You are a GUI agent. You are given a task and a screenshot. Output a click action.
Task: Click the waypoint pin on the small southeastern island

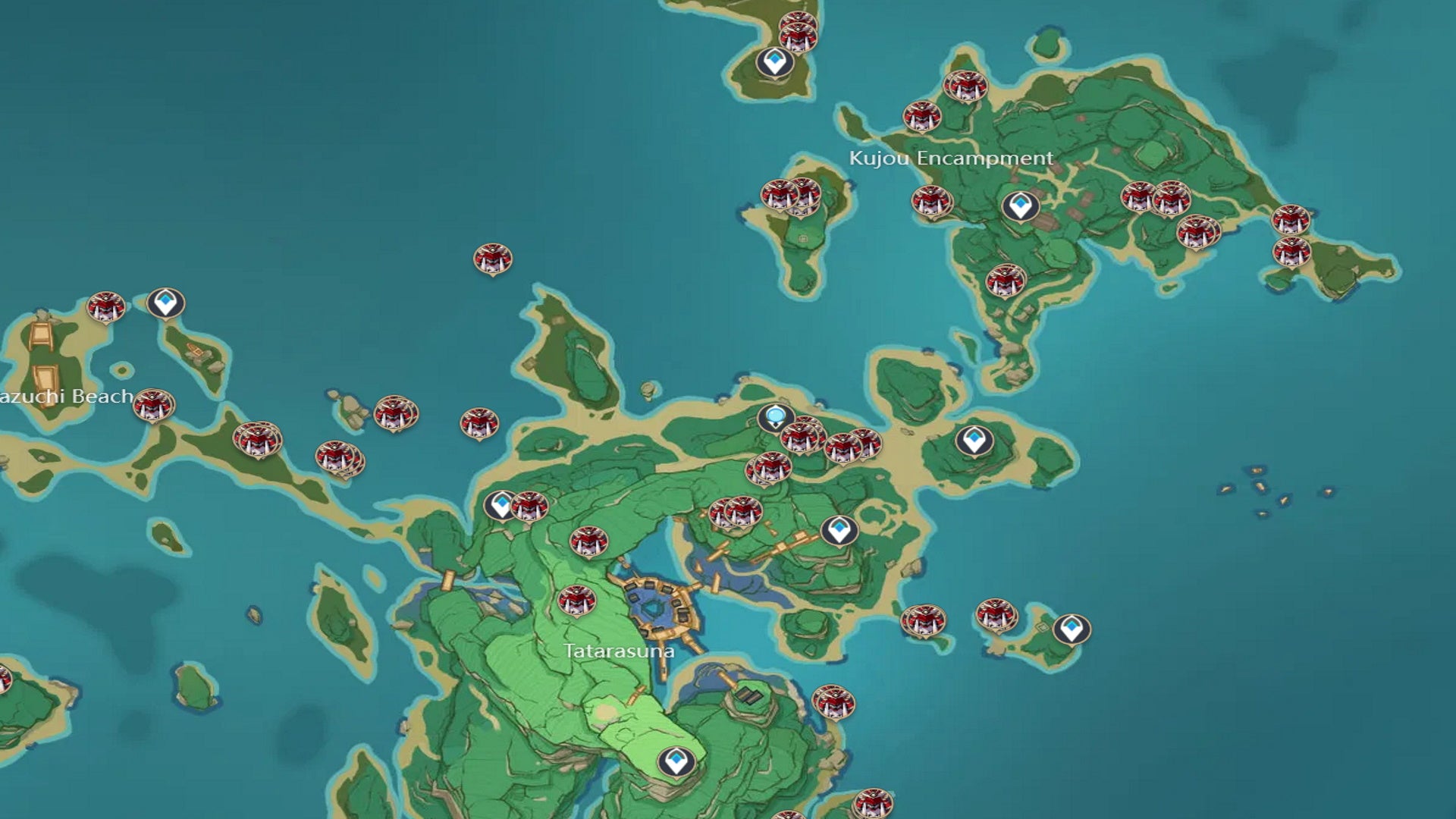tap(1069, 626)
